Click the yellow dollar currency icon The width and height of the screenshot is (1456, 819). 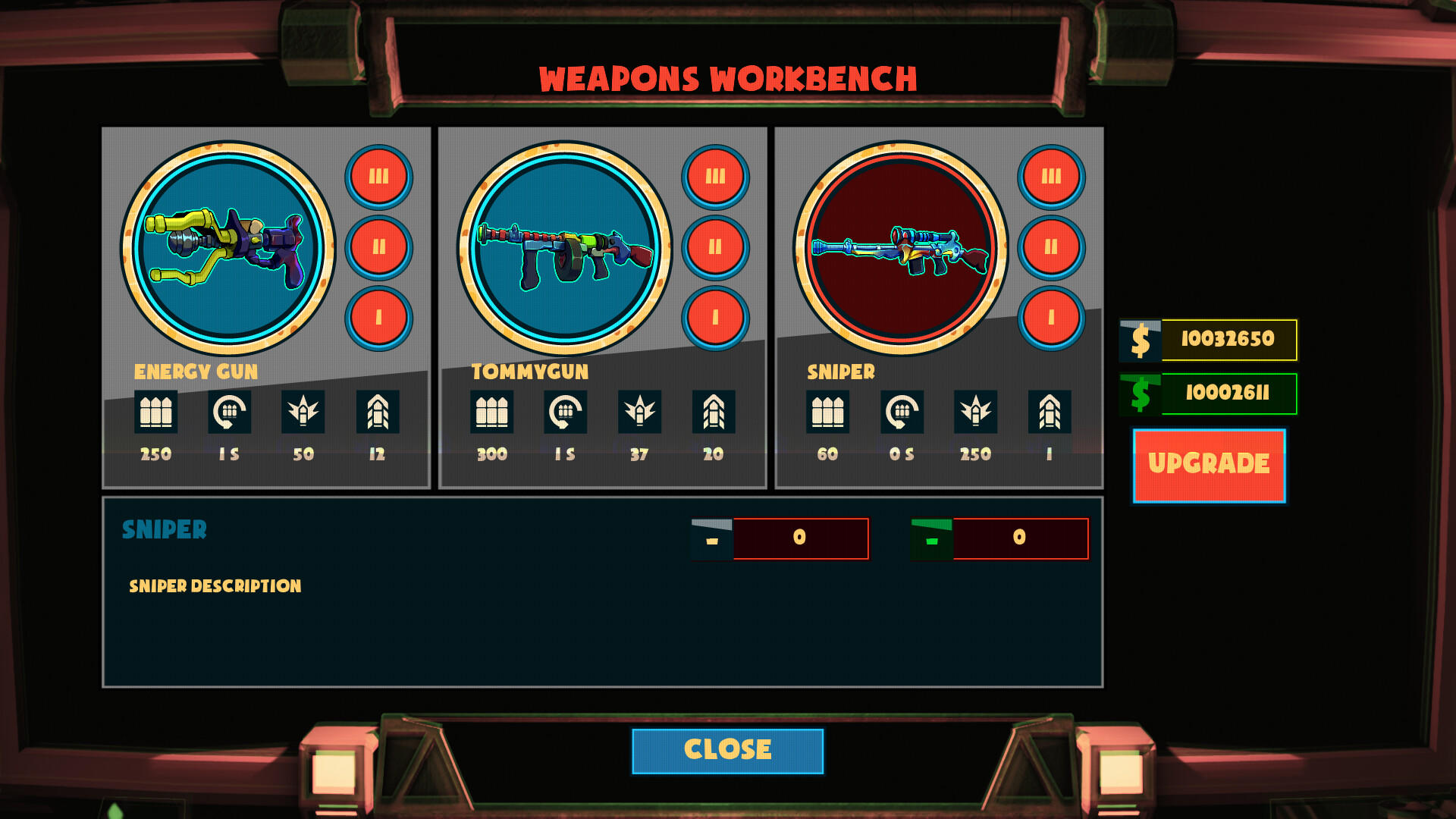tap(1141, 341)
